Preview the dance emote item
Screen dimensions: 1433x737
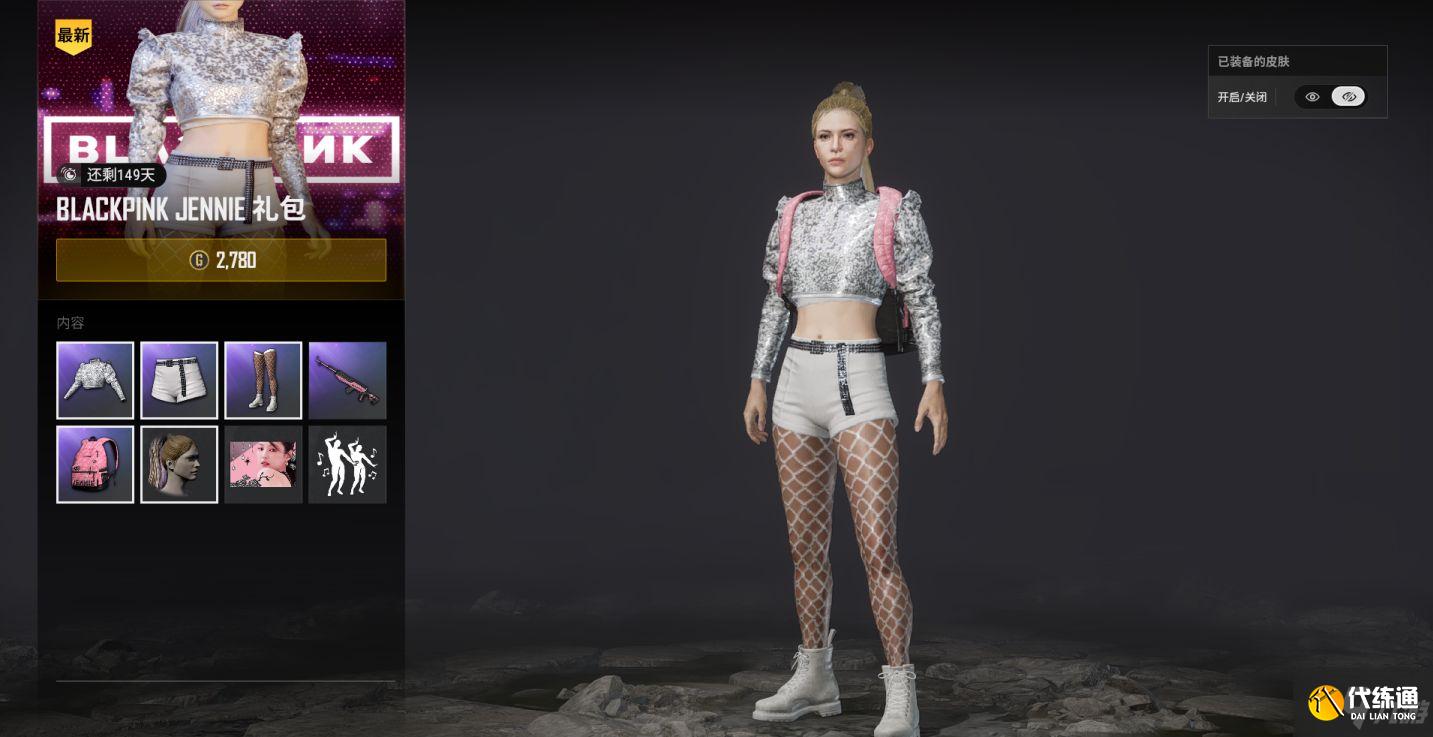[x=347, y=464]
